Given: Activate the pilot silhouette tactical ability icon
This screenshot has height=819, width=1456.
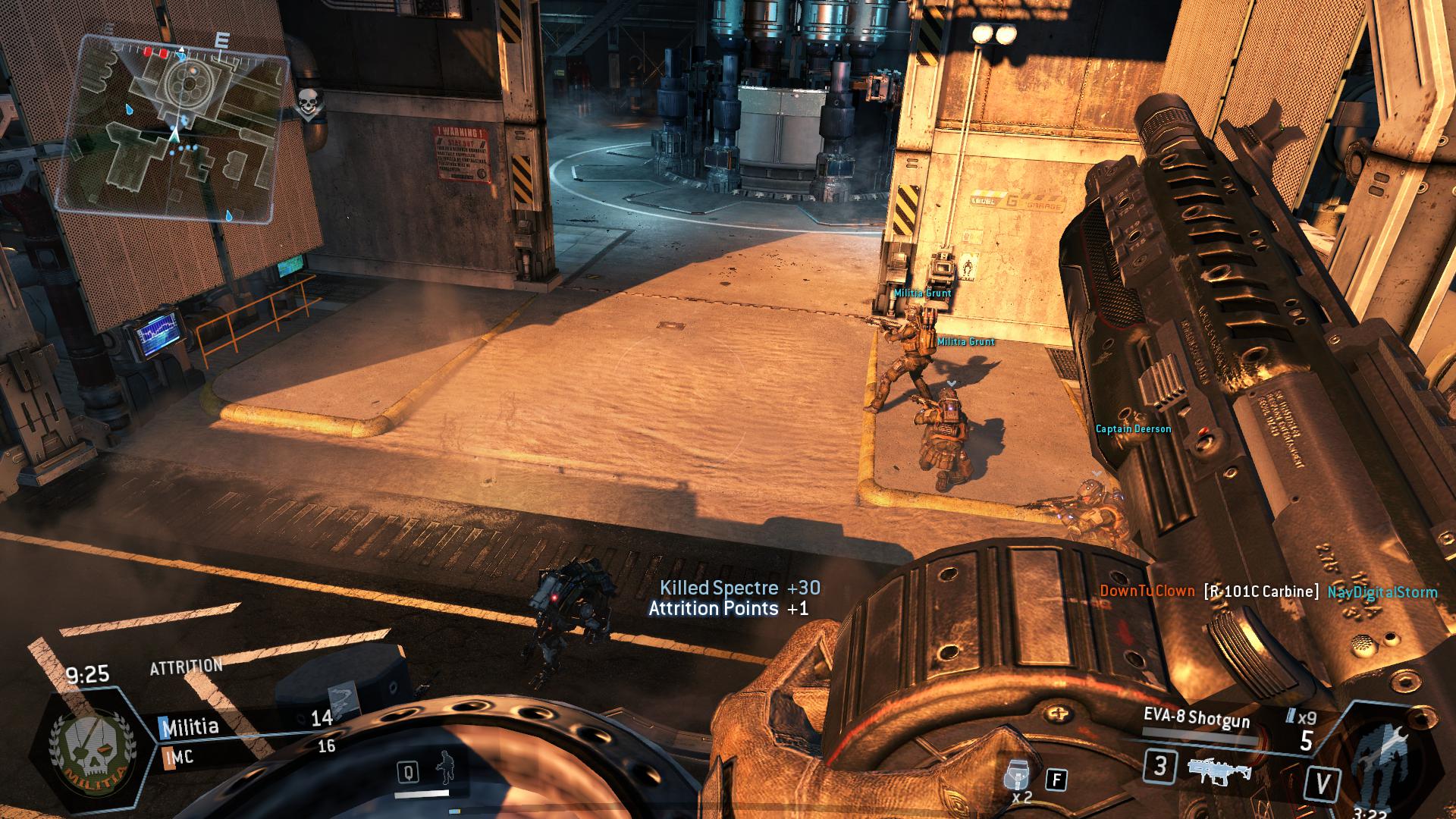Looking at the screenshot, I should [x=445, y=770].
